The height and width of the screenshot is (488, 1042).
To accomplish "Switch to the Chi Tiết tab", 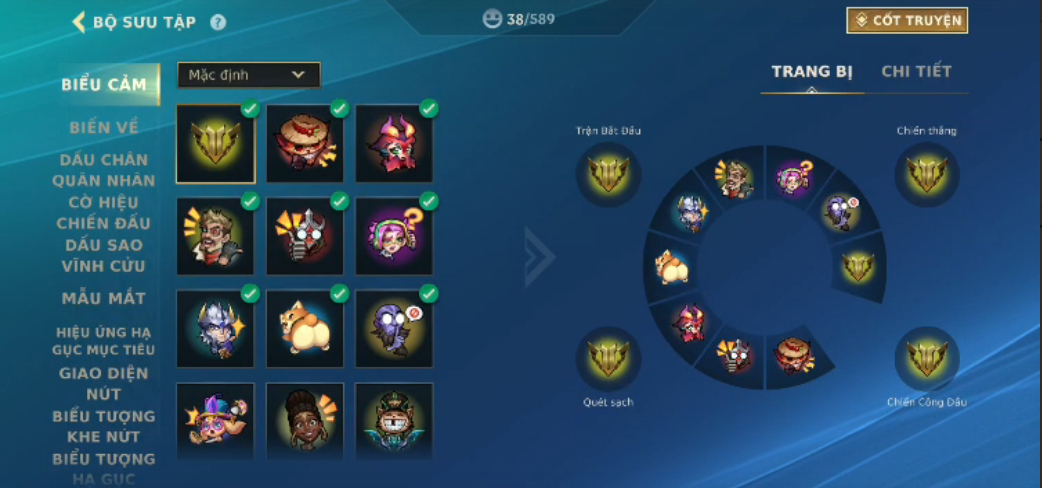I will [916, 72].
